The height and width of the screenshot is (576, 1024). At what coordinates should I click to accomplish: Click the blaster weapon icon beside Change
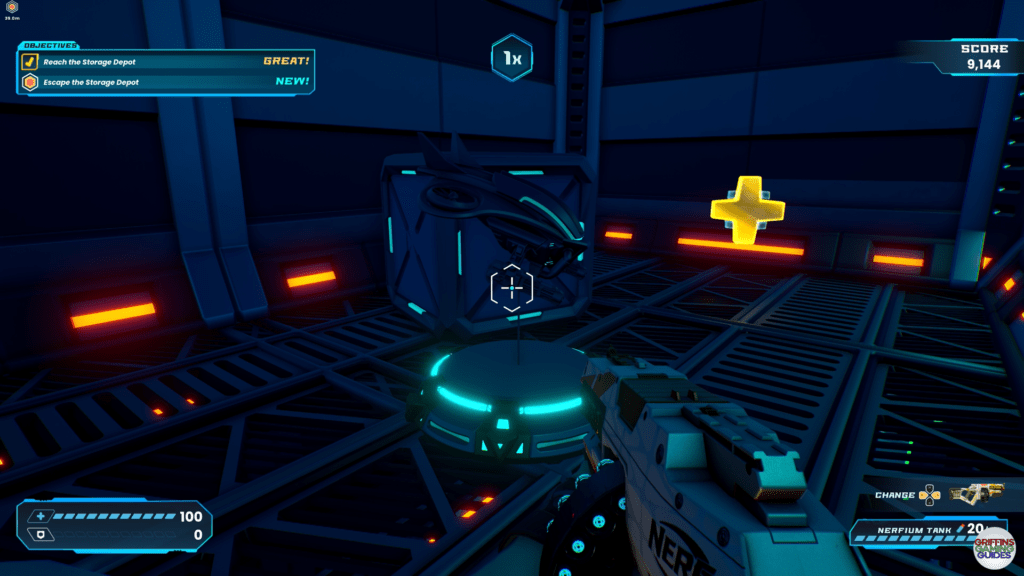(976, 494)
